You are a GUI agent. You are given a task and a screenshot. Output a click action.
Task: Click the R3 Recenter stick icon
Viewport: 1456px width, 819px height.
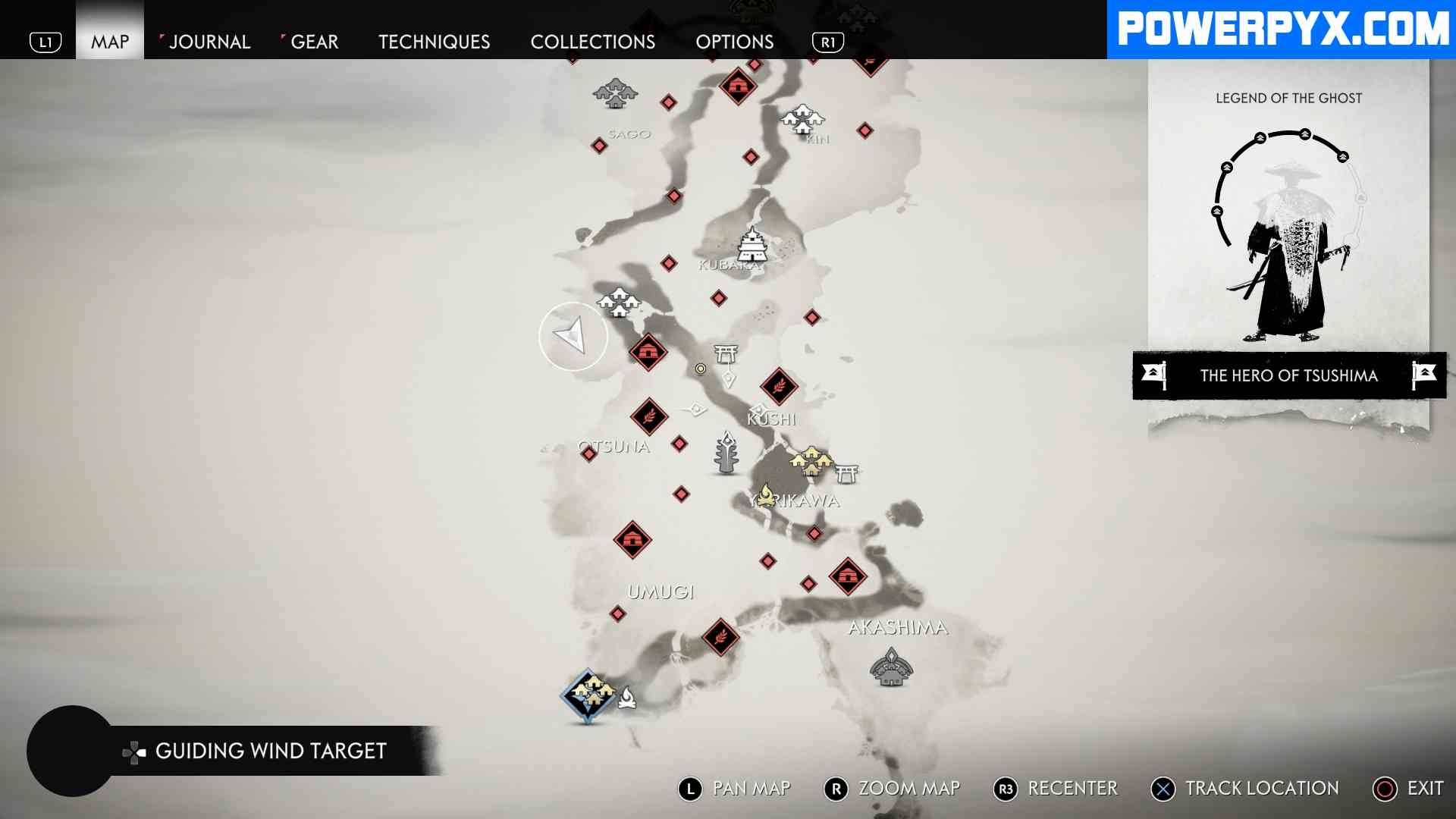click(1006, 789)
